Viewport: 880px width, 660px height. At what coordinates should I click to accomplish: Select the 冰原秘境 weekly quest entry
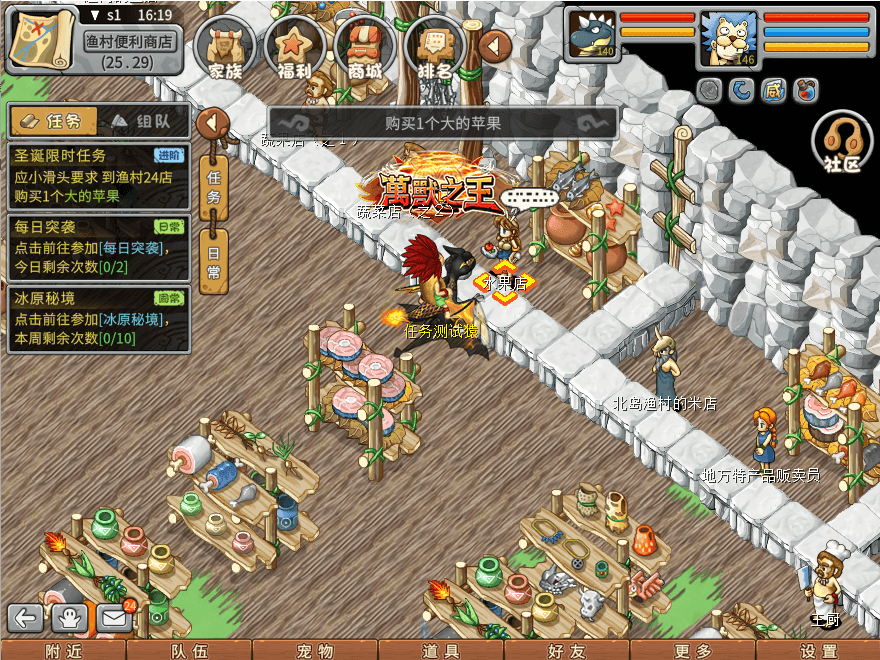[x=97, y=320]
